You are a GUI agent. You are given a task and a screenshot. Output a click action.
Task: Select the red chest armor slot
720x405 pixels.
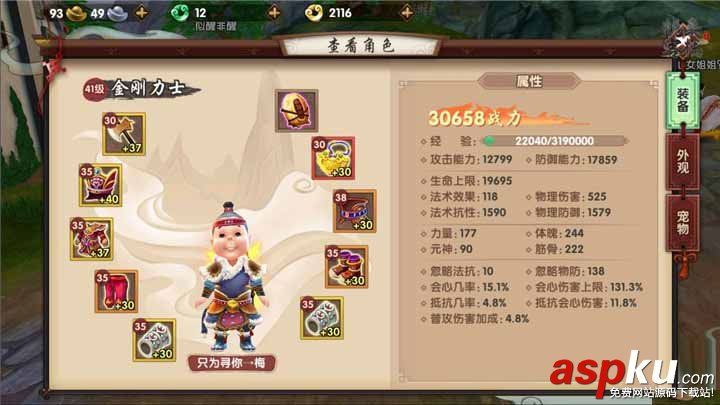92,238
